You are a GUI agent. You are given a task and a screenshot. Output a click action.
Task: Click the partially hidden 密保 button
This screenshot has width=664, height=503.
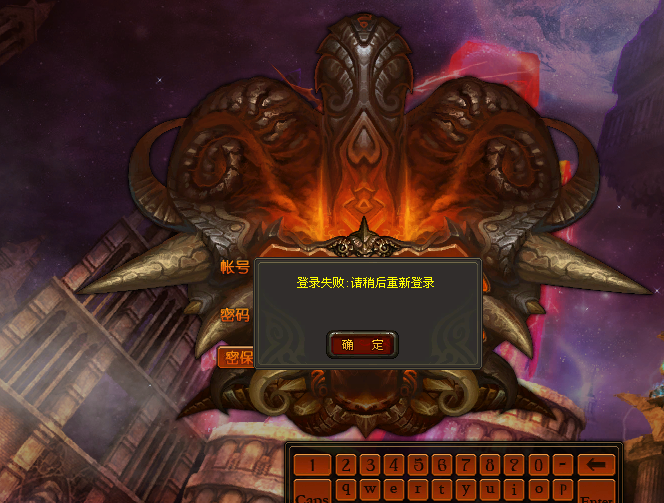235,358
